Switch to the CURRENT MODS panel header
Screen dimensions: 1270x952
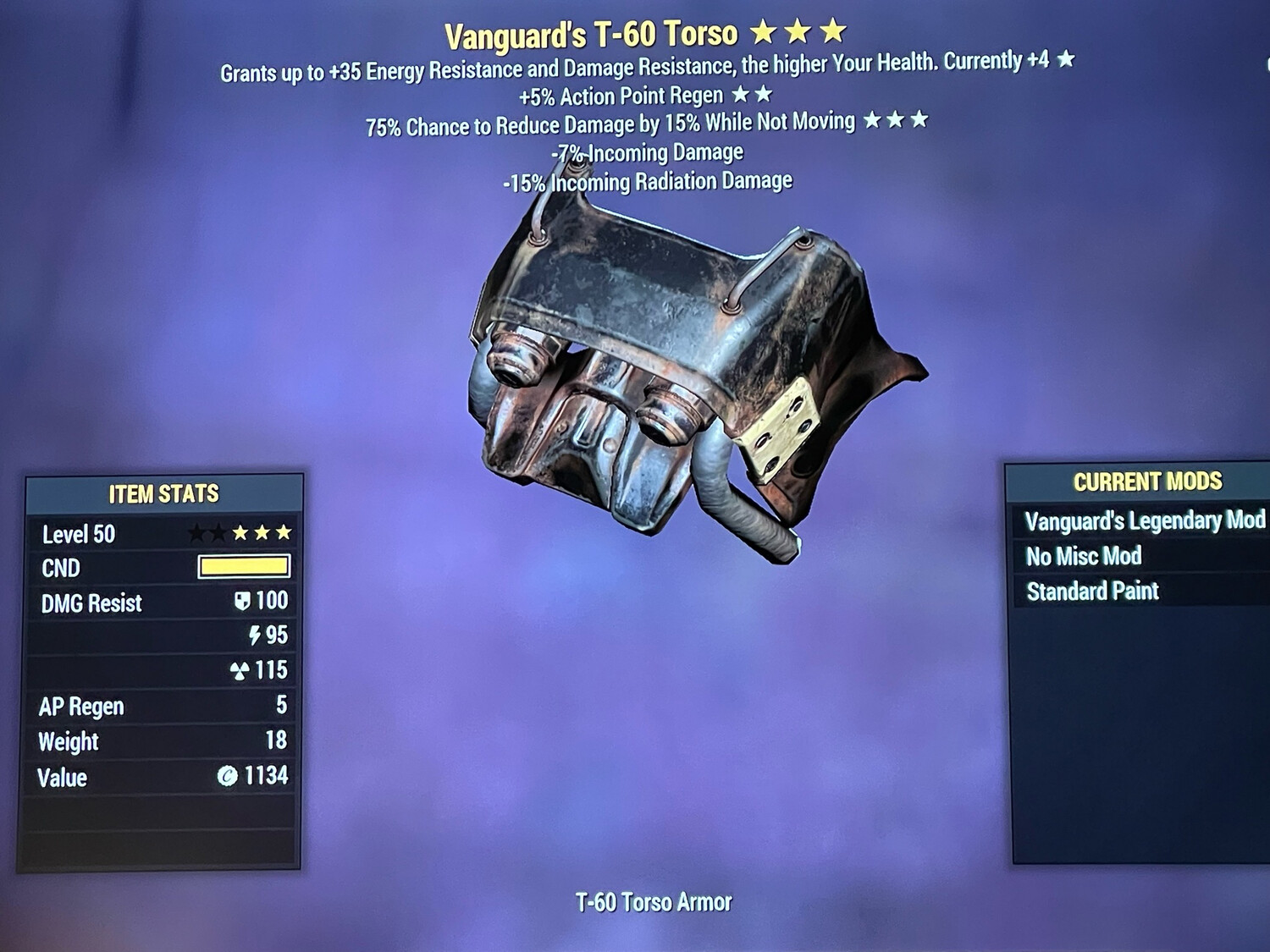click(1146, 482)
